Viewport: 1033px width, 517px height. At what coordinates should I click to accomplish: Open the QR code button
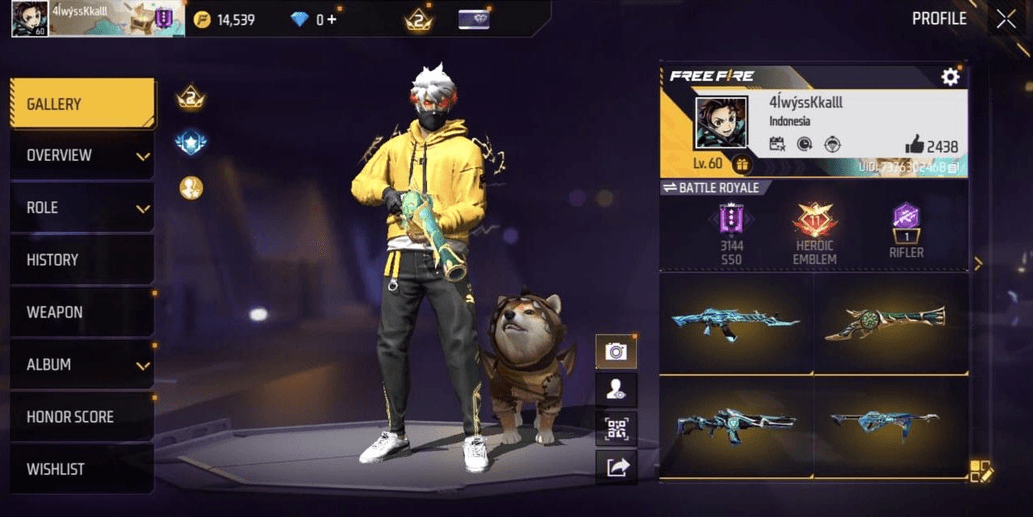(615, 428)
